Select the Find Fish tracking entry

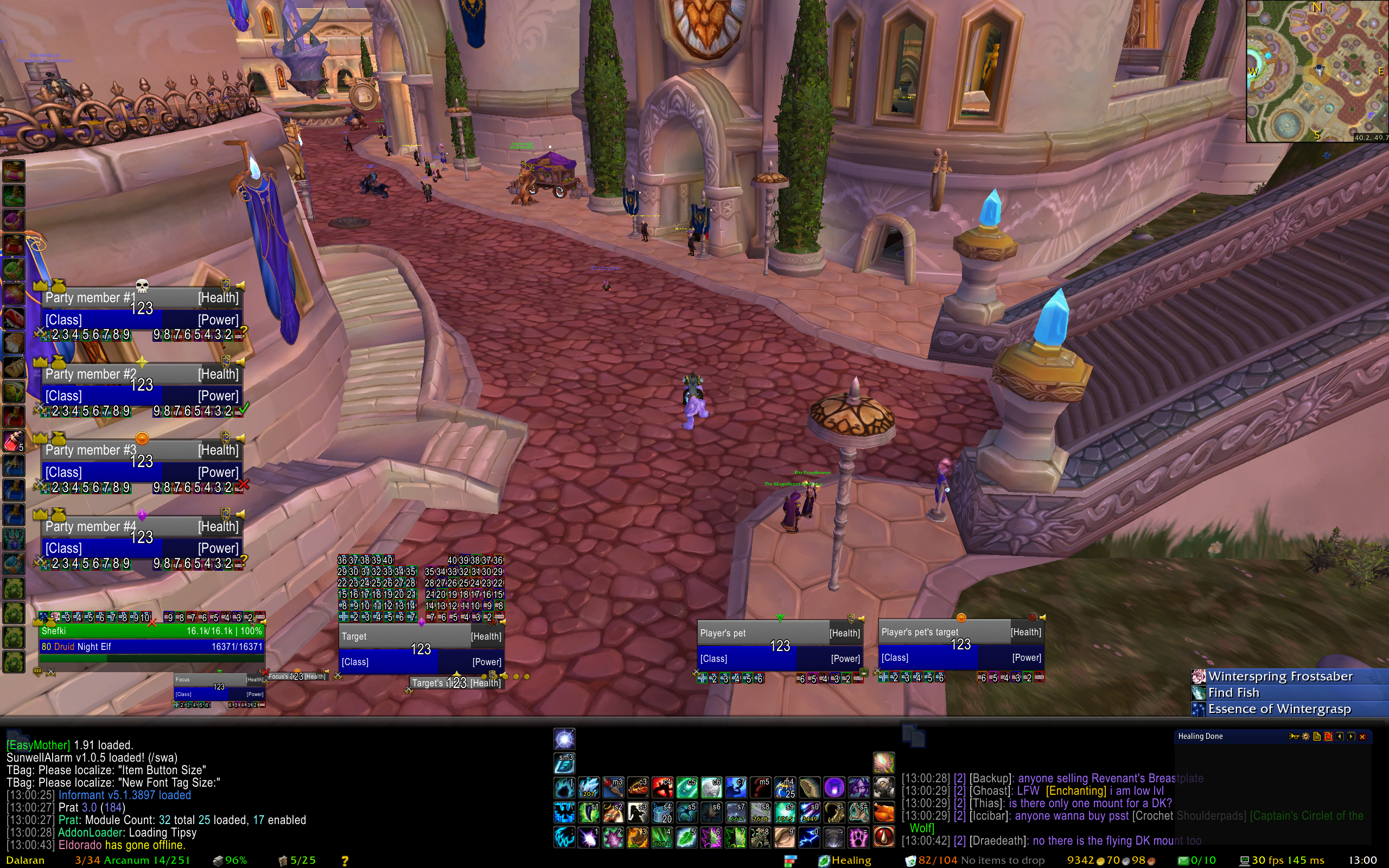tap(1233, 692)
